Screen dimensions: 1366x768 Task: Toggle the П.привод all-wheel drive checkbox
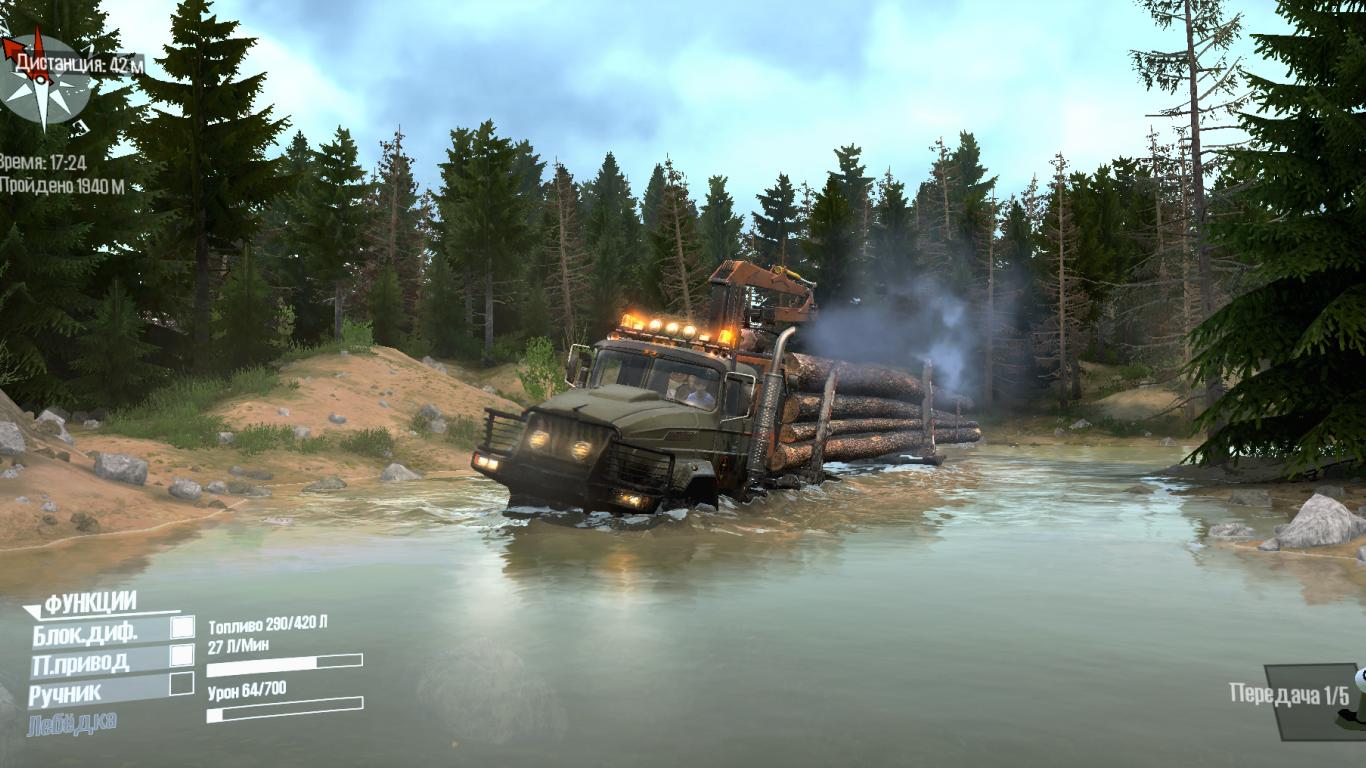tap(182, 655)
